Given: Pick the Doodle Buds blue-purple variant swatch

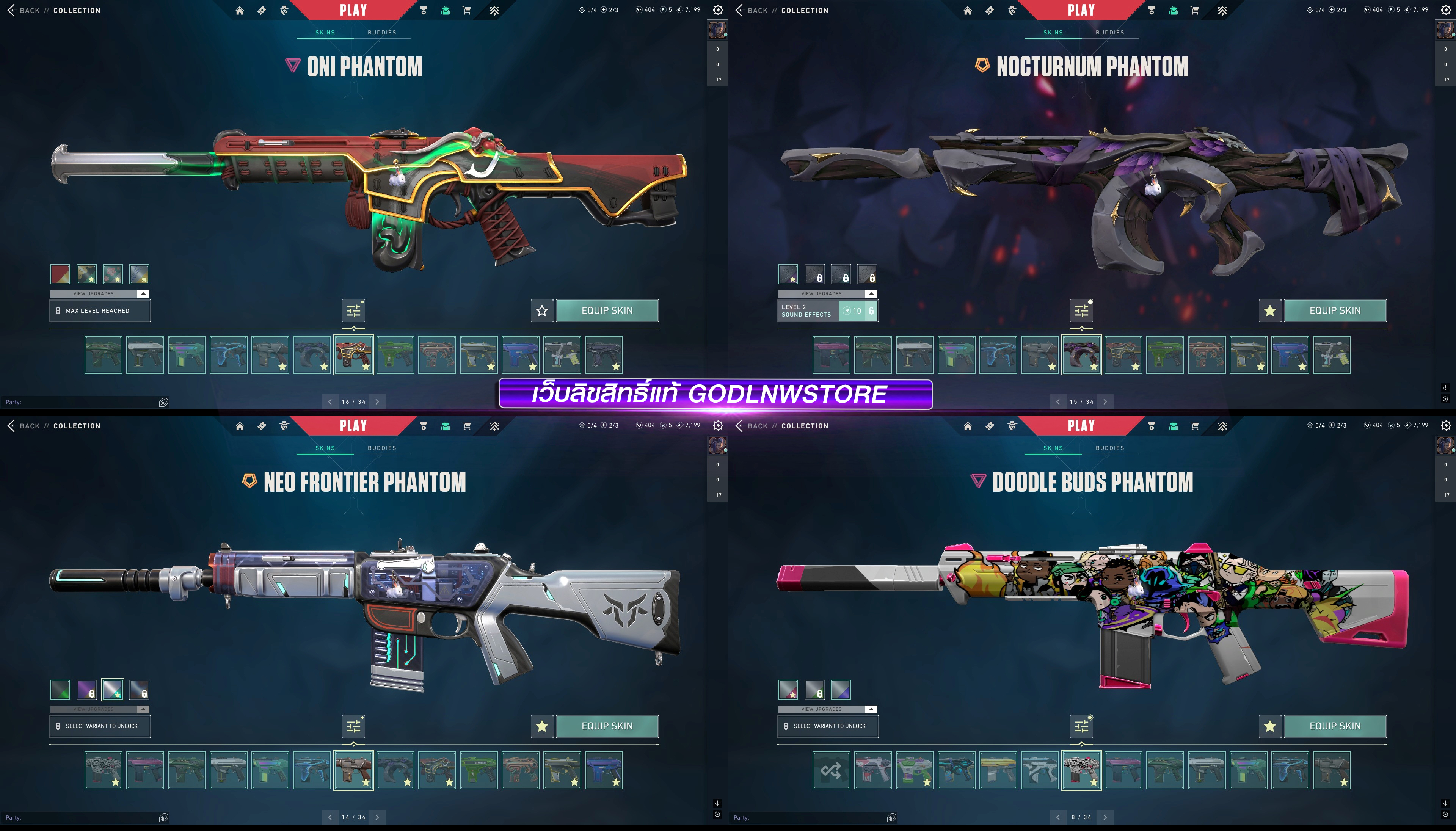Looking at the screenshot, I should (841, 690).
